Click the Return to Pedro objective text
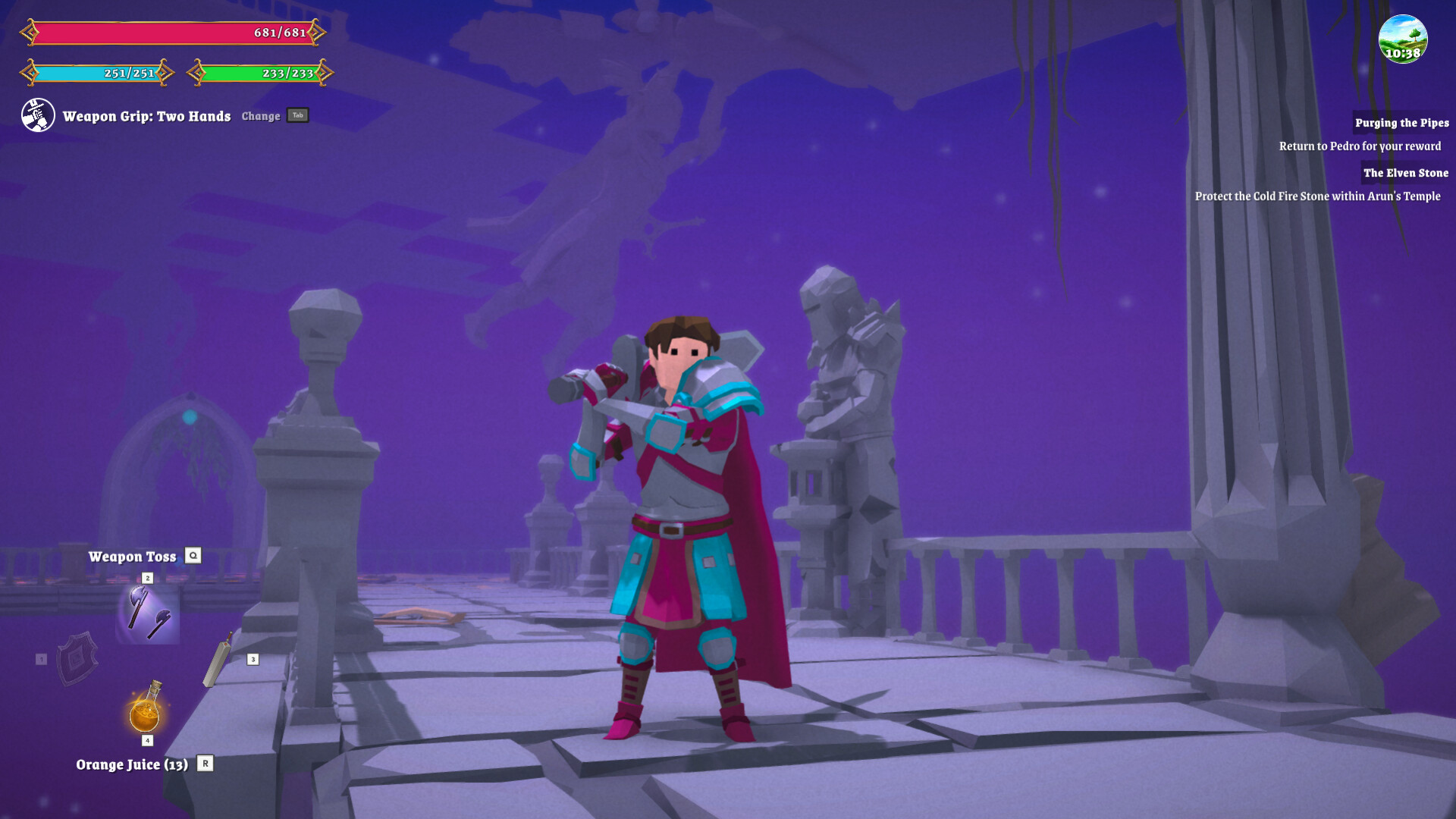The image size is (1456, 819). (x=1360, y=146)
